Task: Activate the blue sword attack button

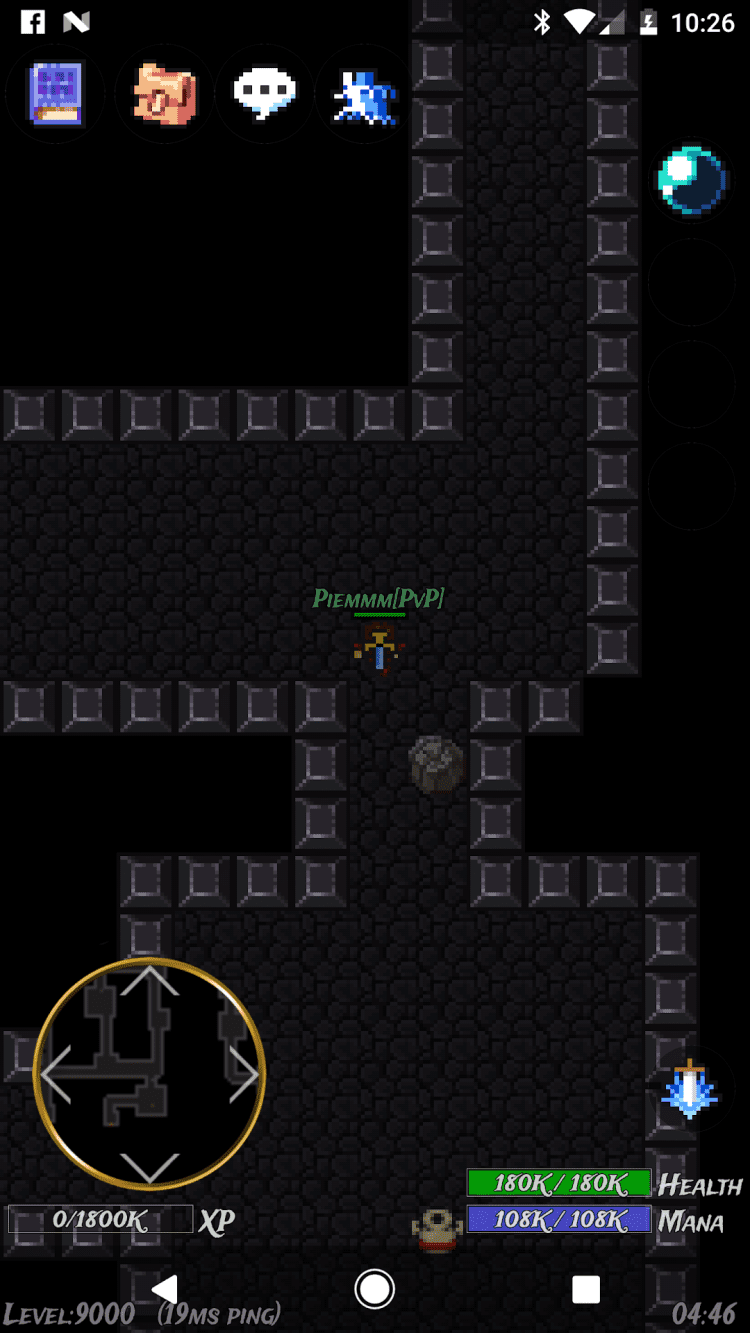Action: coord(690,1090)
